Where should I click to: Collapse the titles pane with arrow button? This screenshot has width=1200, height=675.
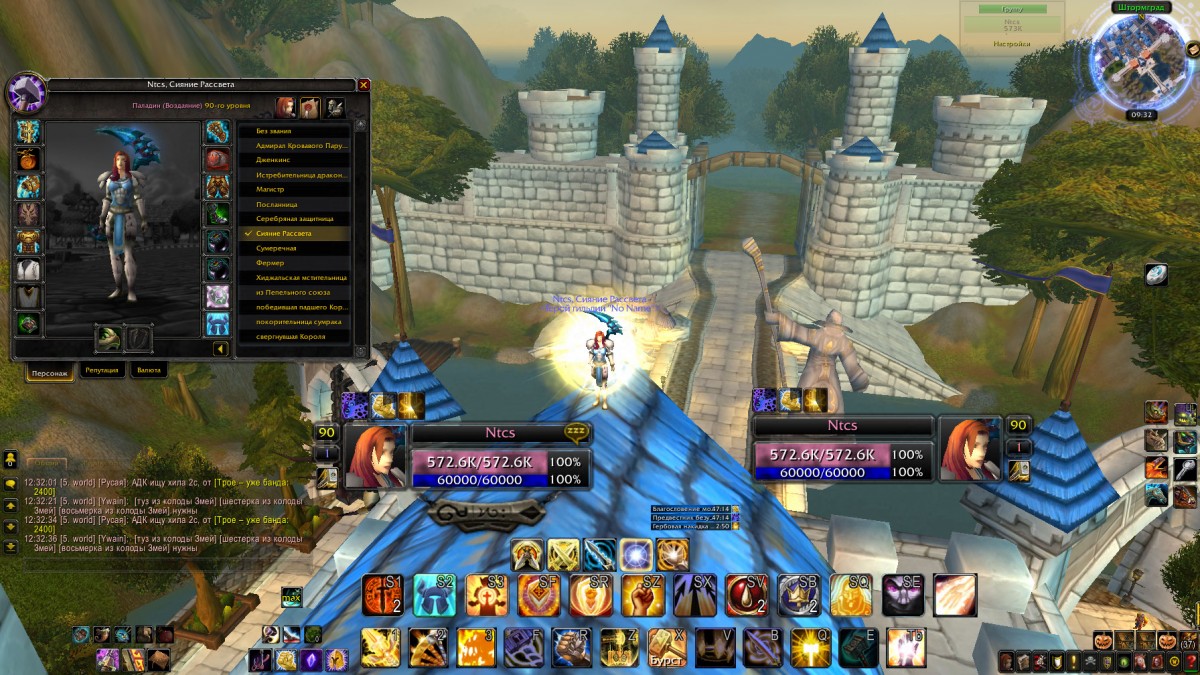click(220, 349)
